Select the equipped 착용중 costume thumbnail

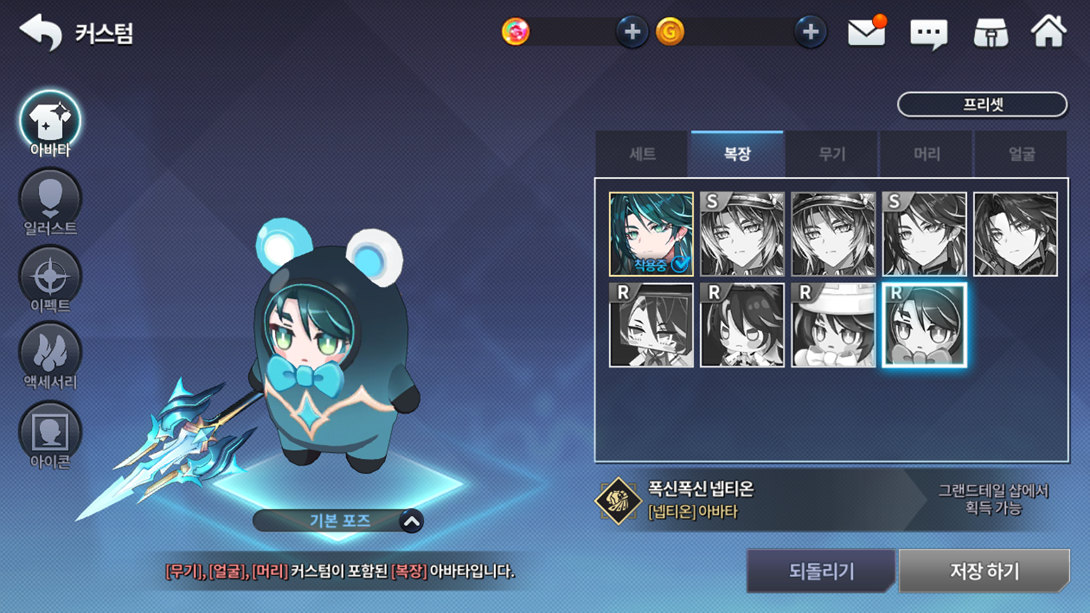[x=651, y=234]
